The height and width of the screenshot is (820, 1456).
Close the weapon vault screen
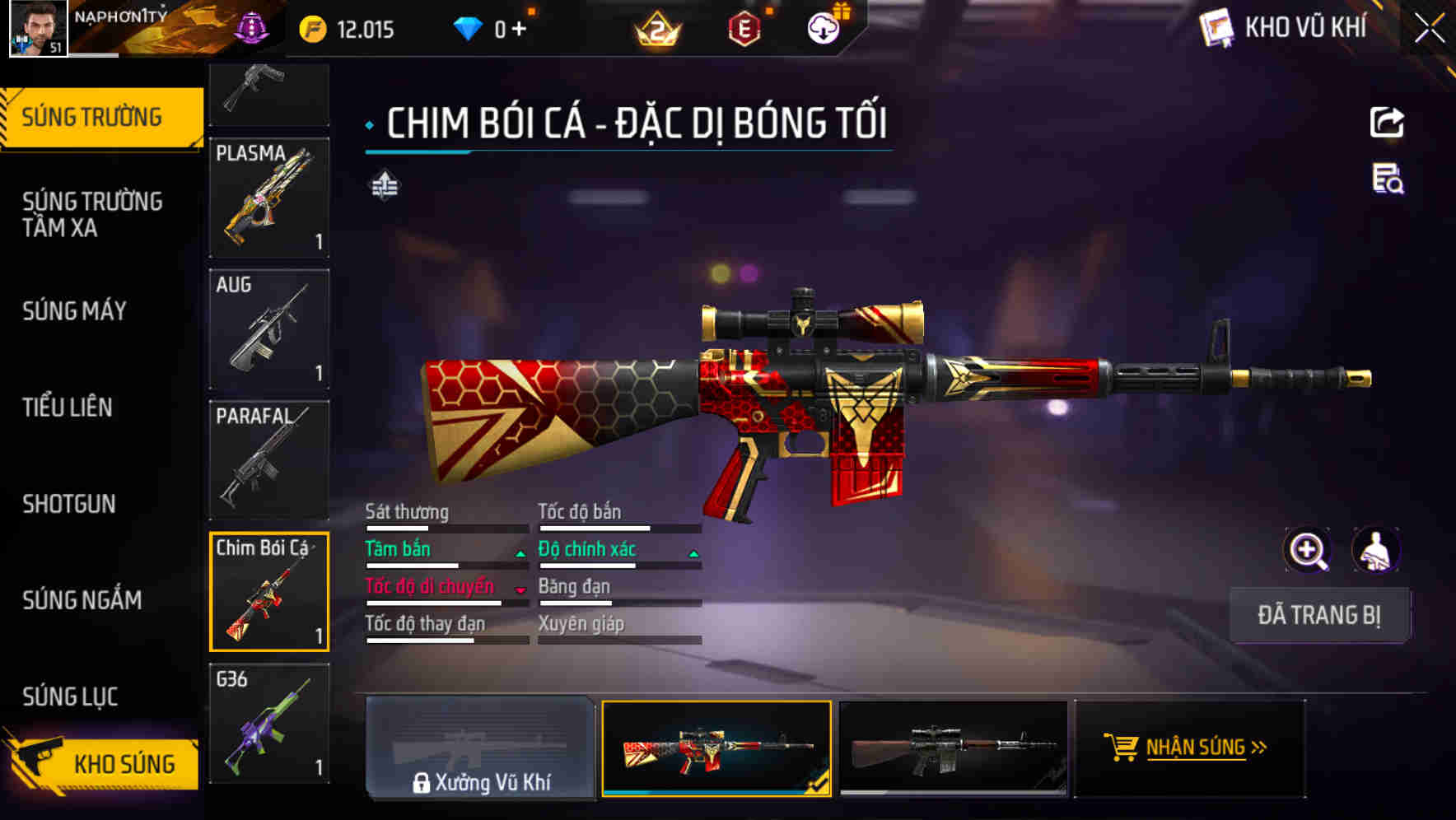pos(1429,29)
